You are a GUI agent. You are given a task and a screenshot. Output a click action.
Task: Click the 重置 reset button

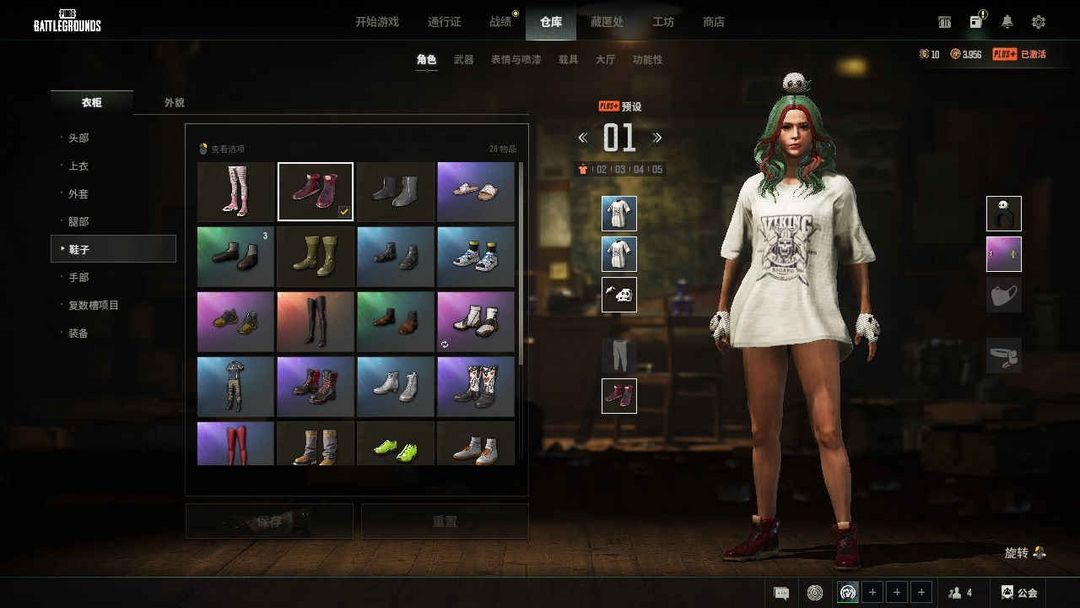444,521
